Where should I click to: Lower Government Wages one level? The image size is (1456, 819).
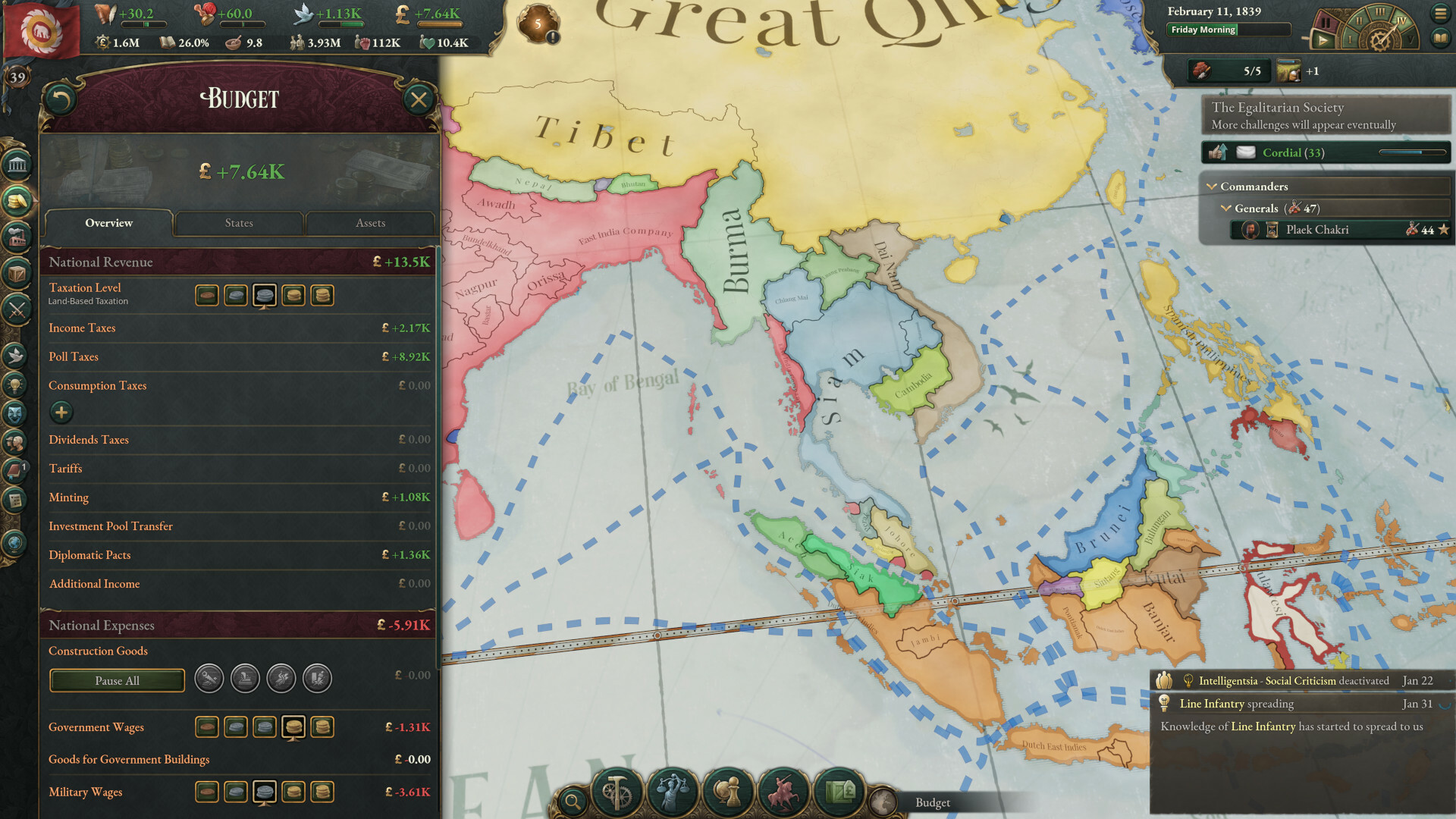[x=265, y=727]
